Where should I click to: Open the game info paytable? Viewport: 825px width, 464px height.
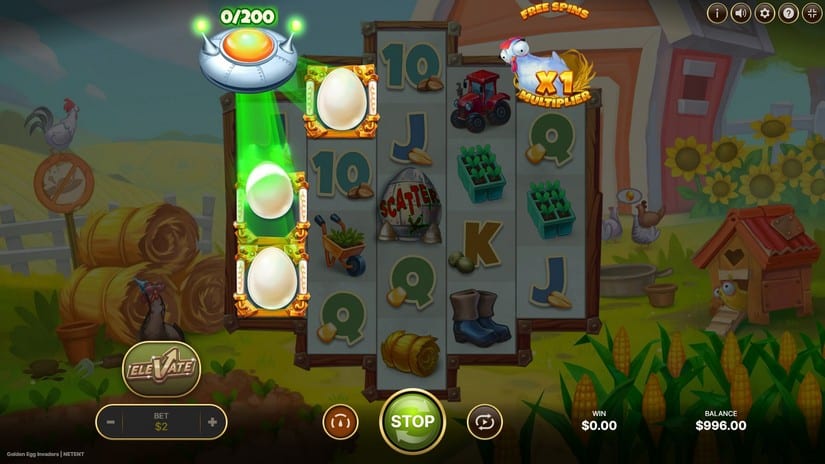717,13
